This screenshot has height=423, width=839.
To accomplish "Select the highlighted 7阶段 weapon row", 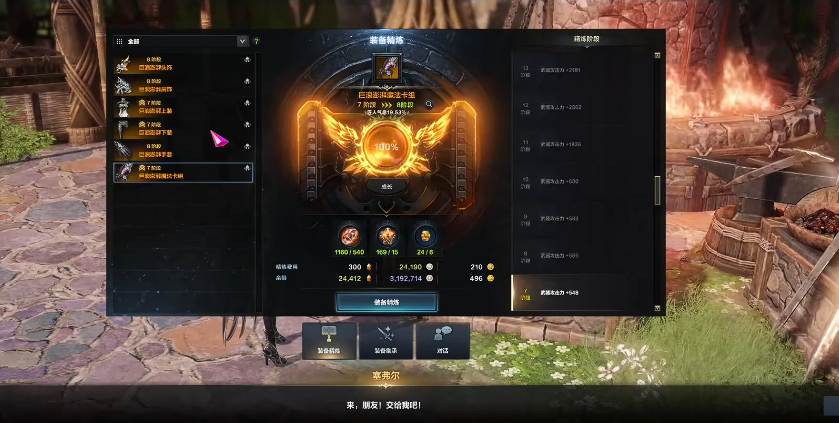I will (x=182, y=173).
